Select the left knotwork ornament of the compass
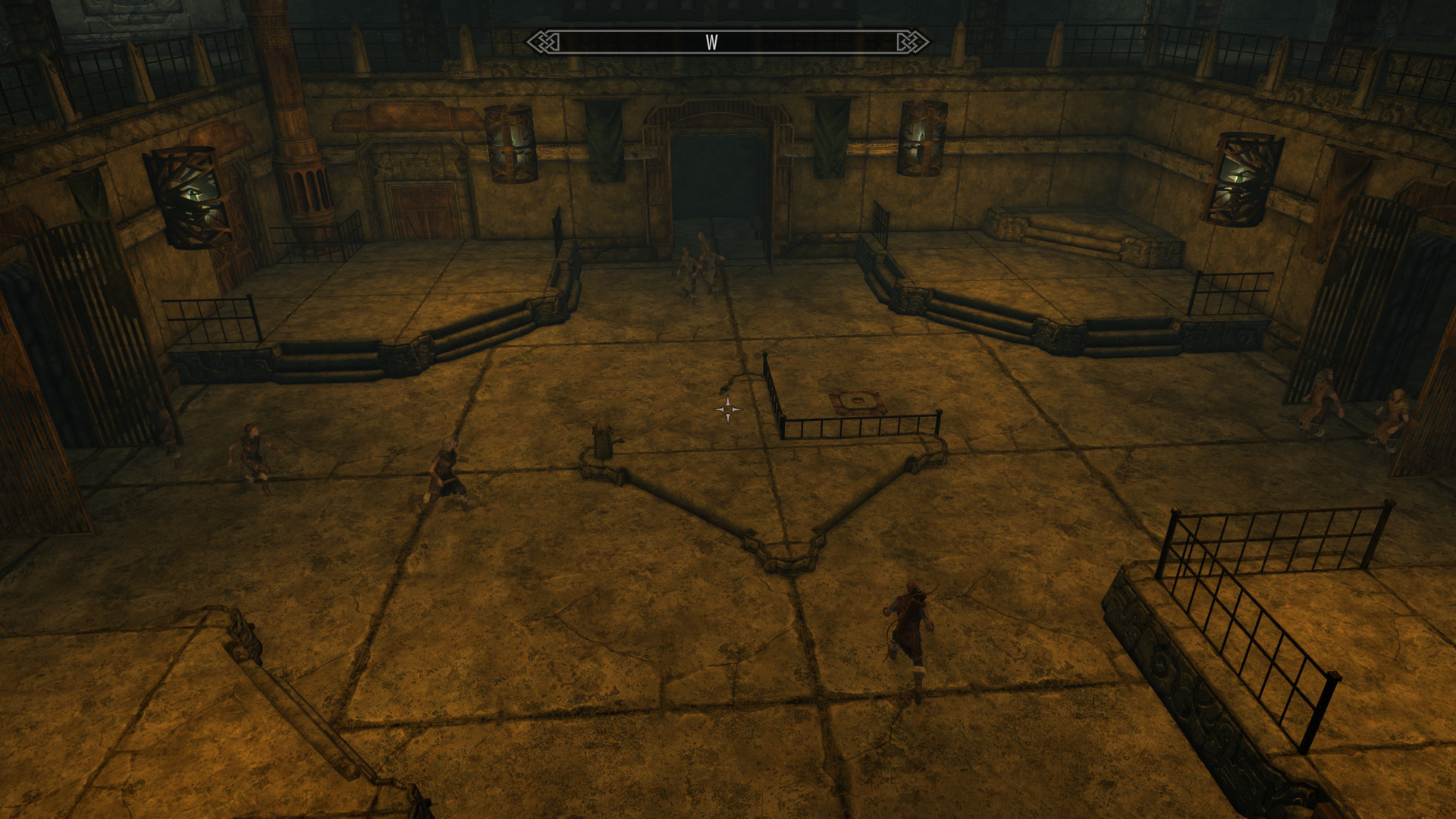 pyautogui.click(x=544, y=43)
